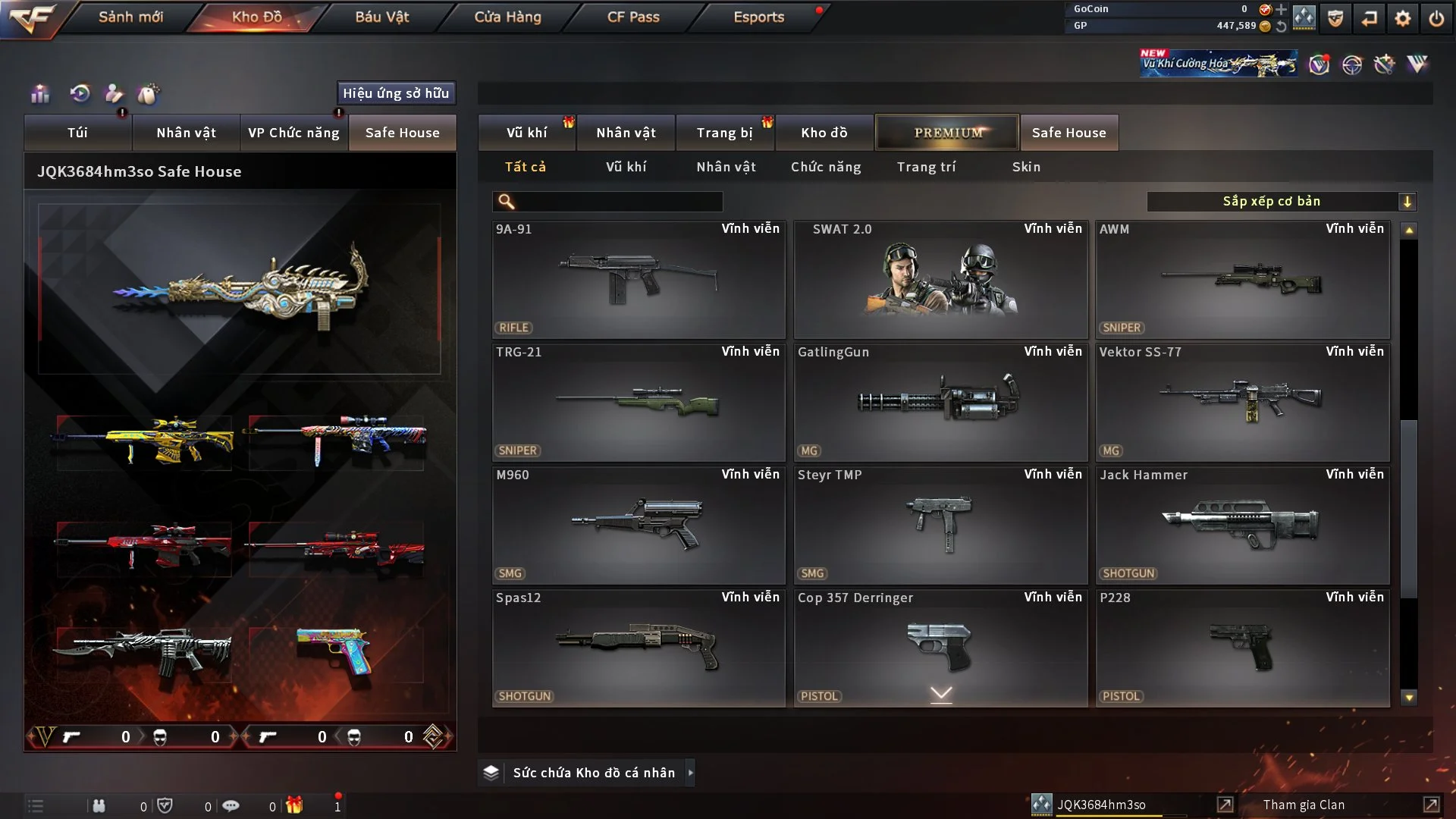1456x819 pixels.
Task: Toggle the Hiệu ứng sở hữu button
Action: click(396, 93)
